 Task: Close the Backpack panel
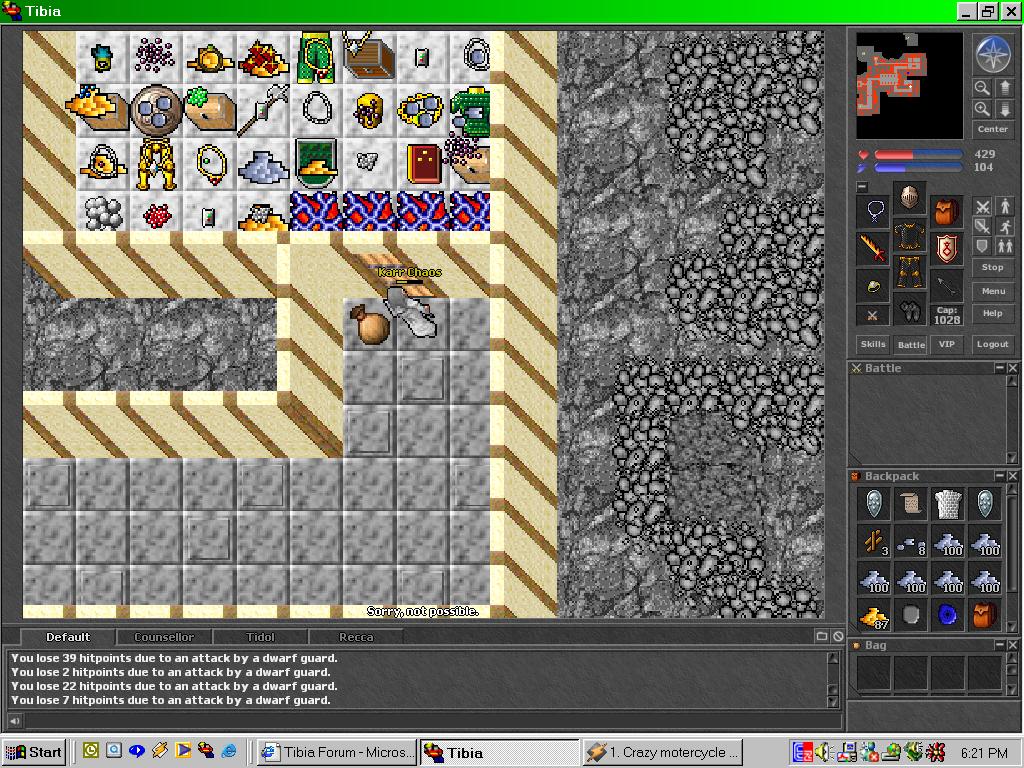[x=1012, y=477]
